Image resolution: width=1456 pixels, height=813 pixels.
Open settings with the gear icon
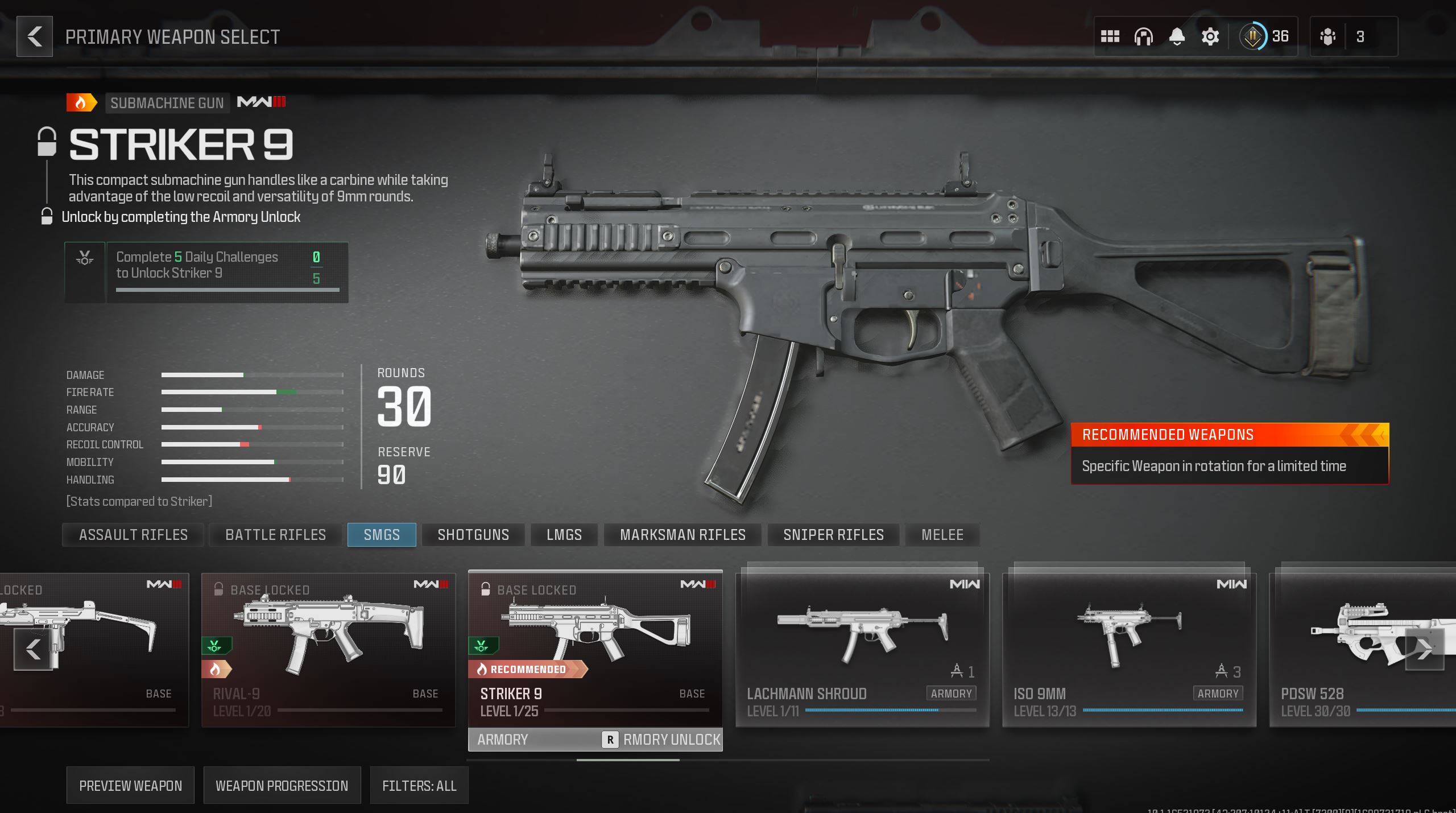click(1210, 36)
